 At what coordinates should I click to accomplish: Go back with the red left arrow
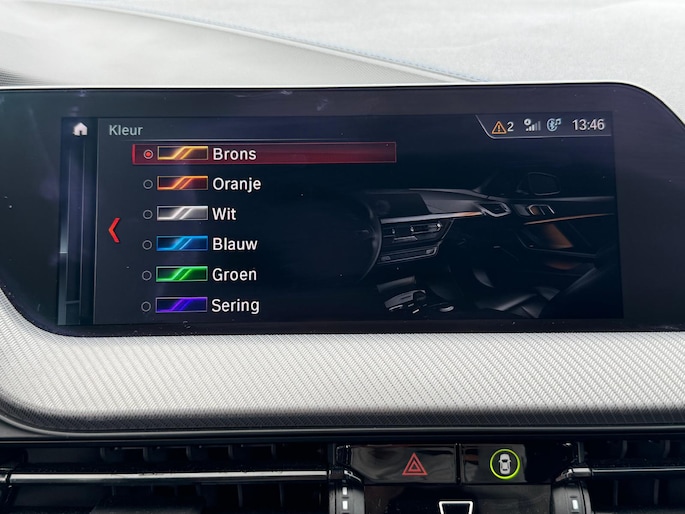[114, 230]
